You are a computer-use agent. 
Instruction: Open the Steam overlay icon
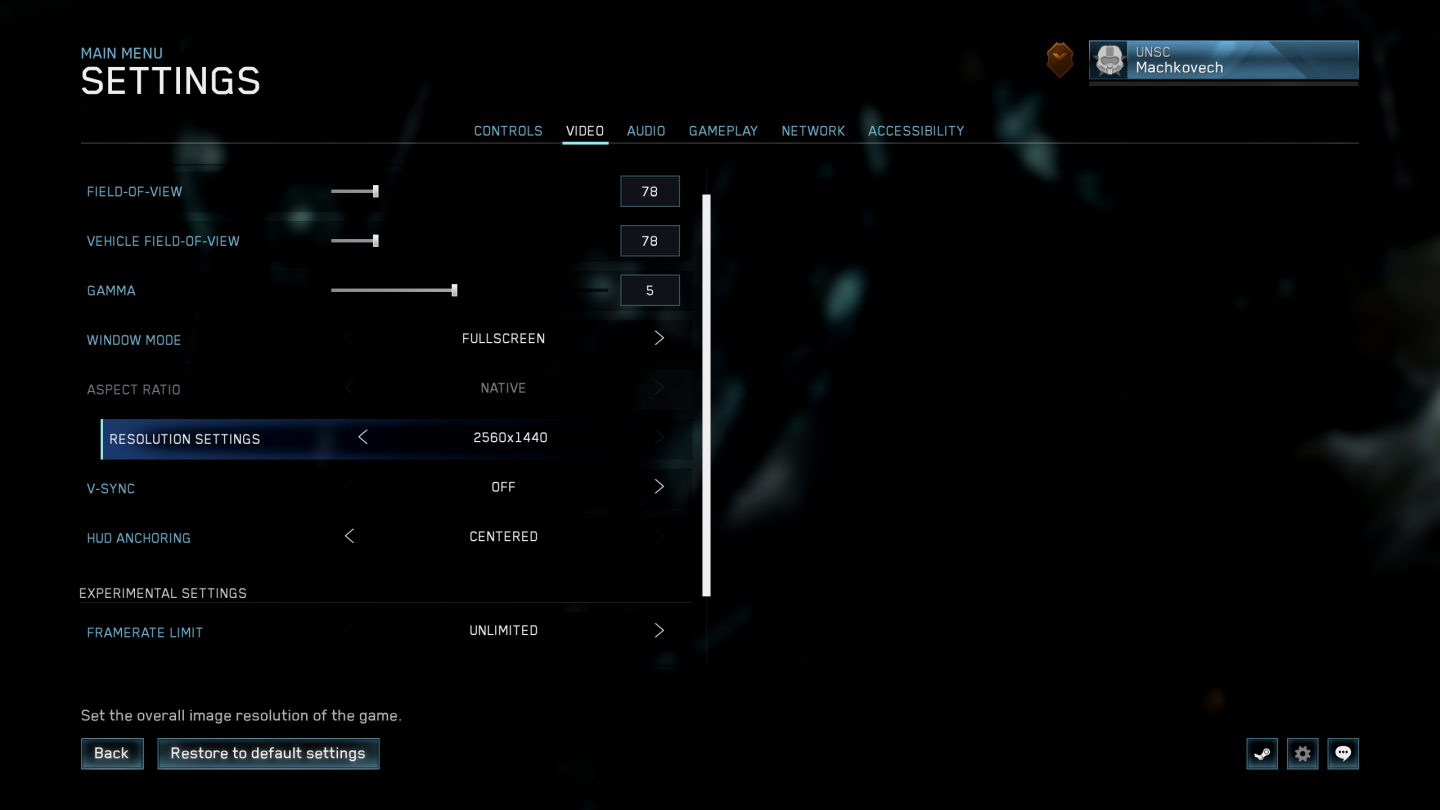(x=1261, y=753)
